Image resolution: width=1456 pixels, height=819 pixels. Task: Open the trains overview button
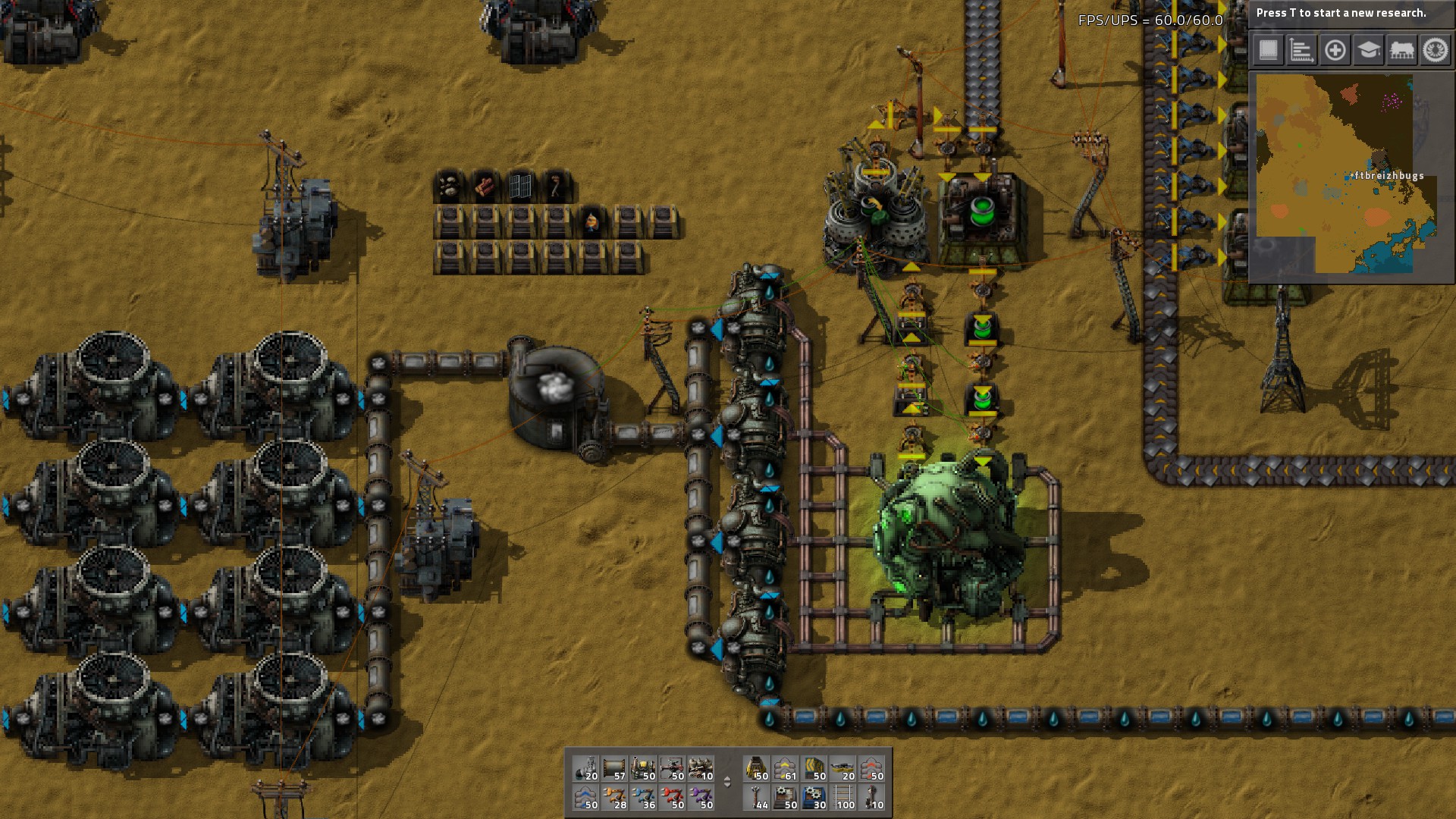tap(1401, 50)
